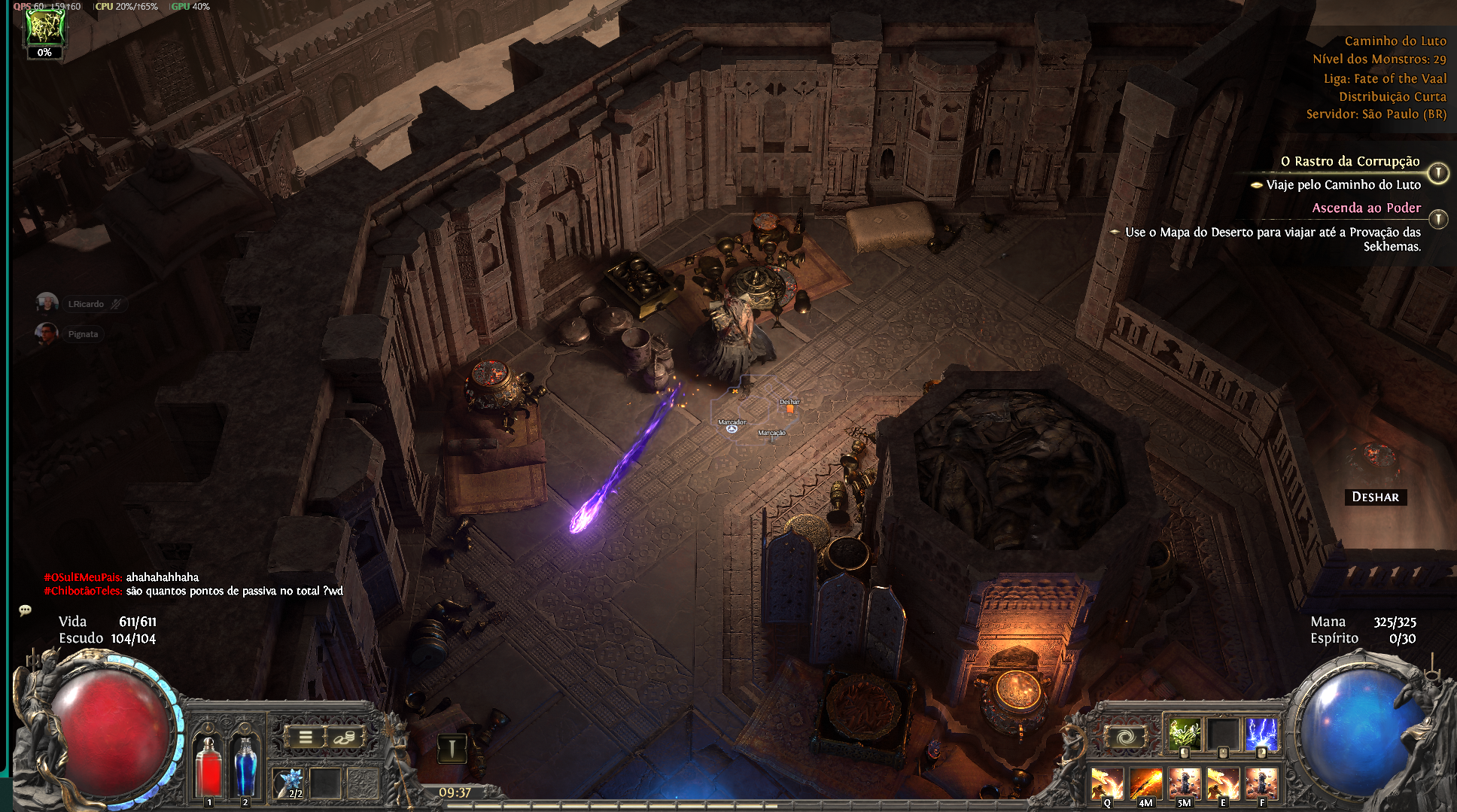Activate the flaming streak skill labeled 4M

1145,783
